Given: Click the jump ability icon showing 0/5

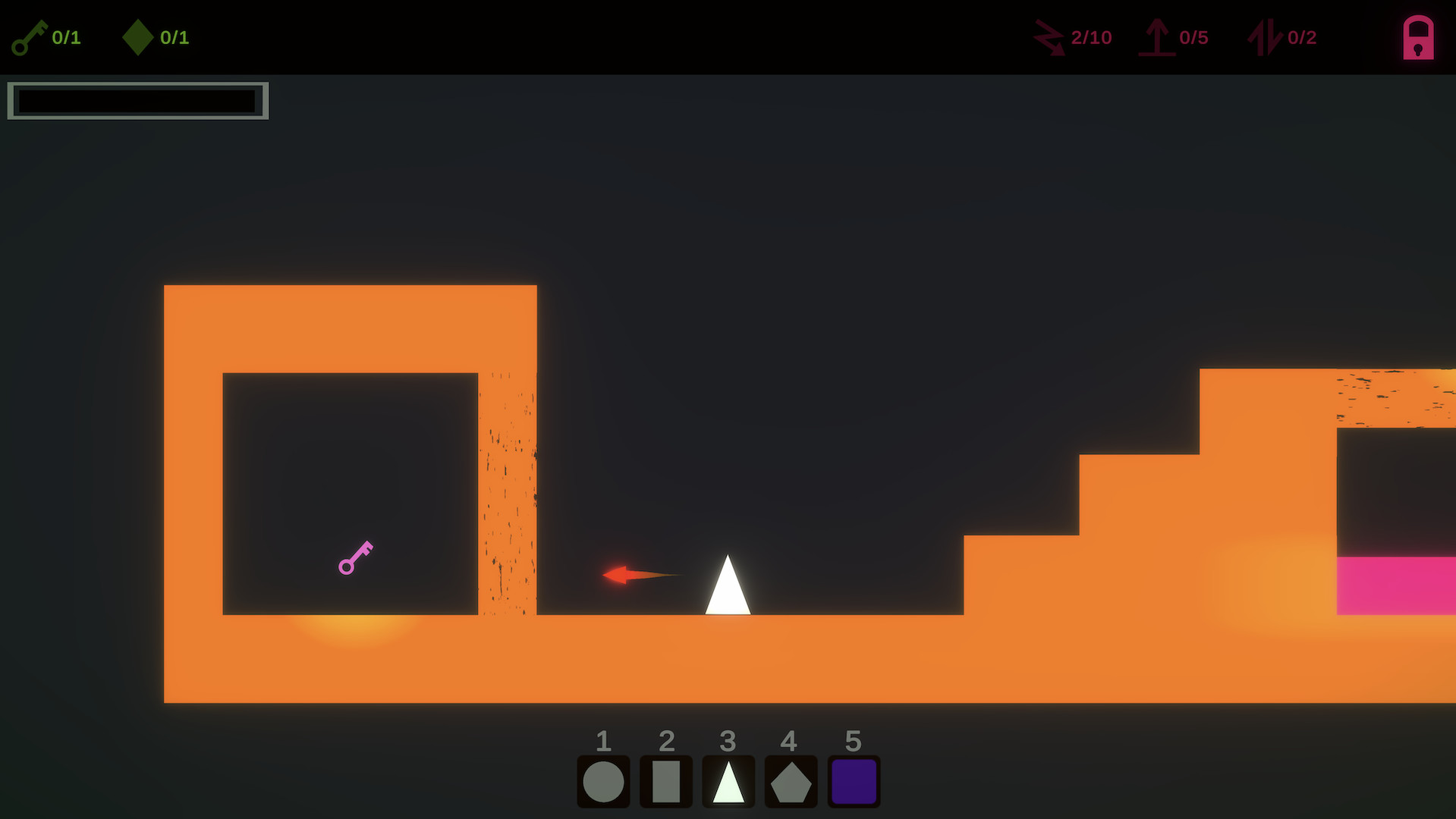Looking at the screenshot, I should (1156, 36).
